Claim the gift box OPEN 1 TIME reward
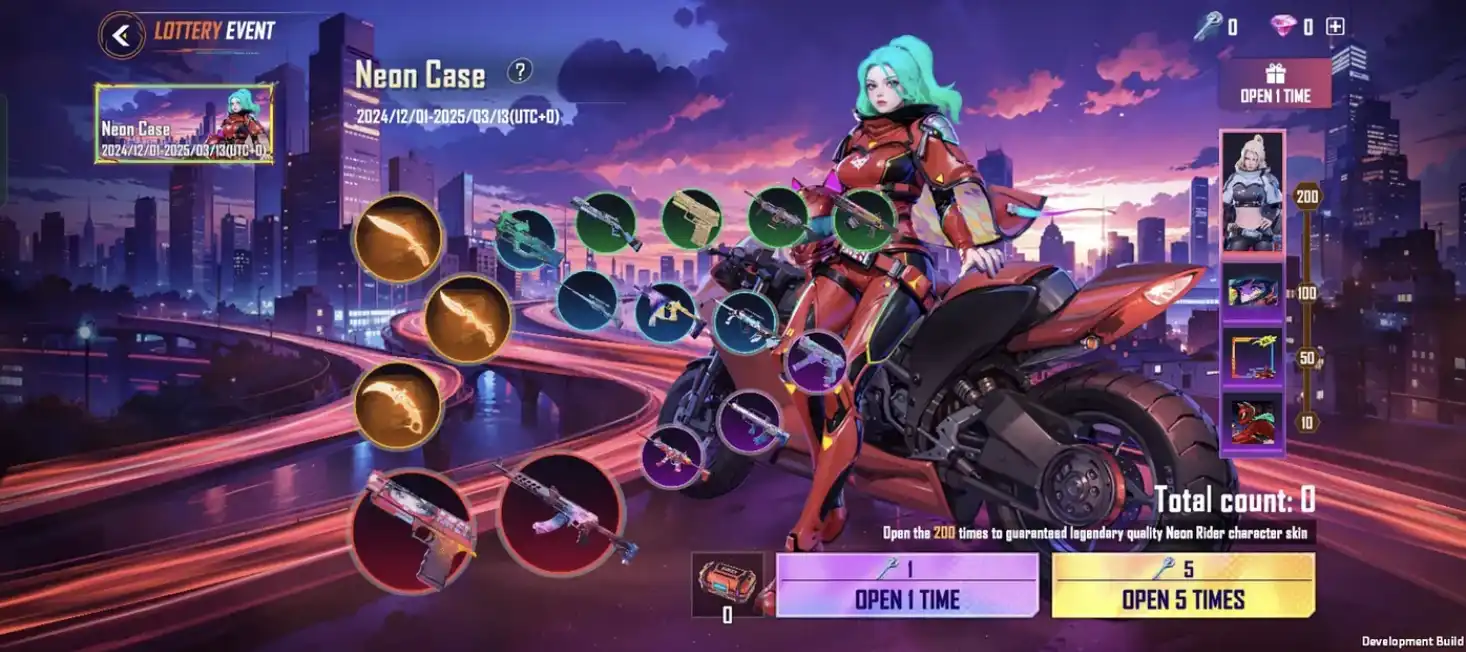 pos(1274,84)
